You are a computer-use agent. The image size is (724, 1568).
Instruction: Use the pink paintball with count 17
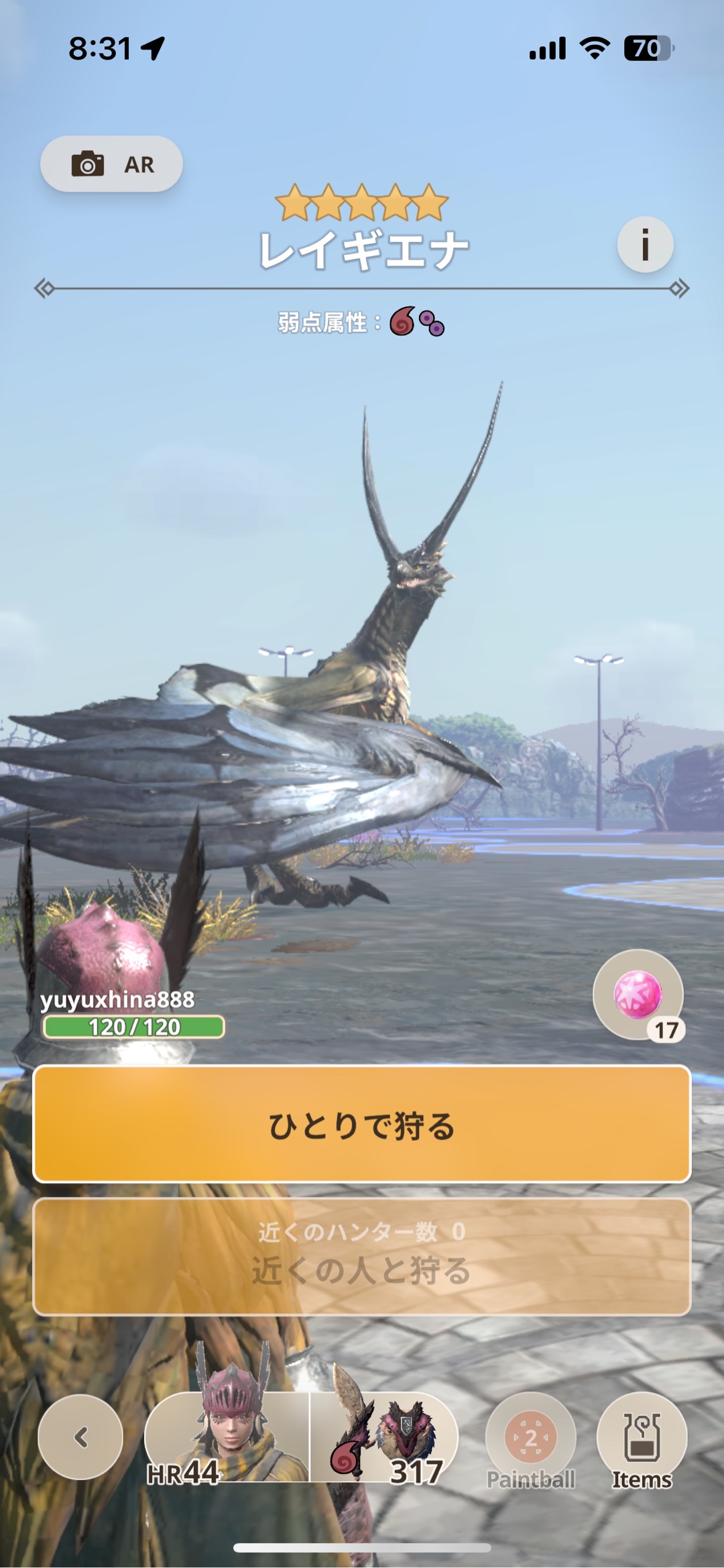pyautogui.click(x=638, y=995)
